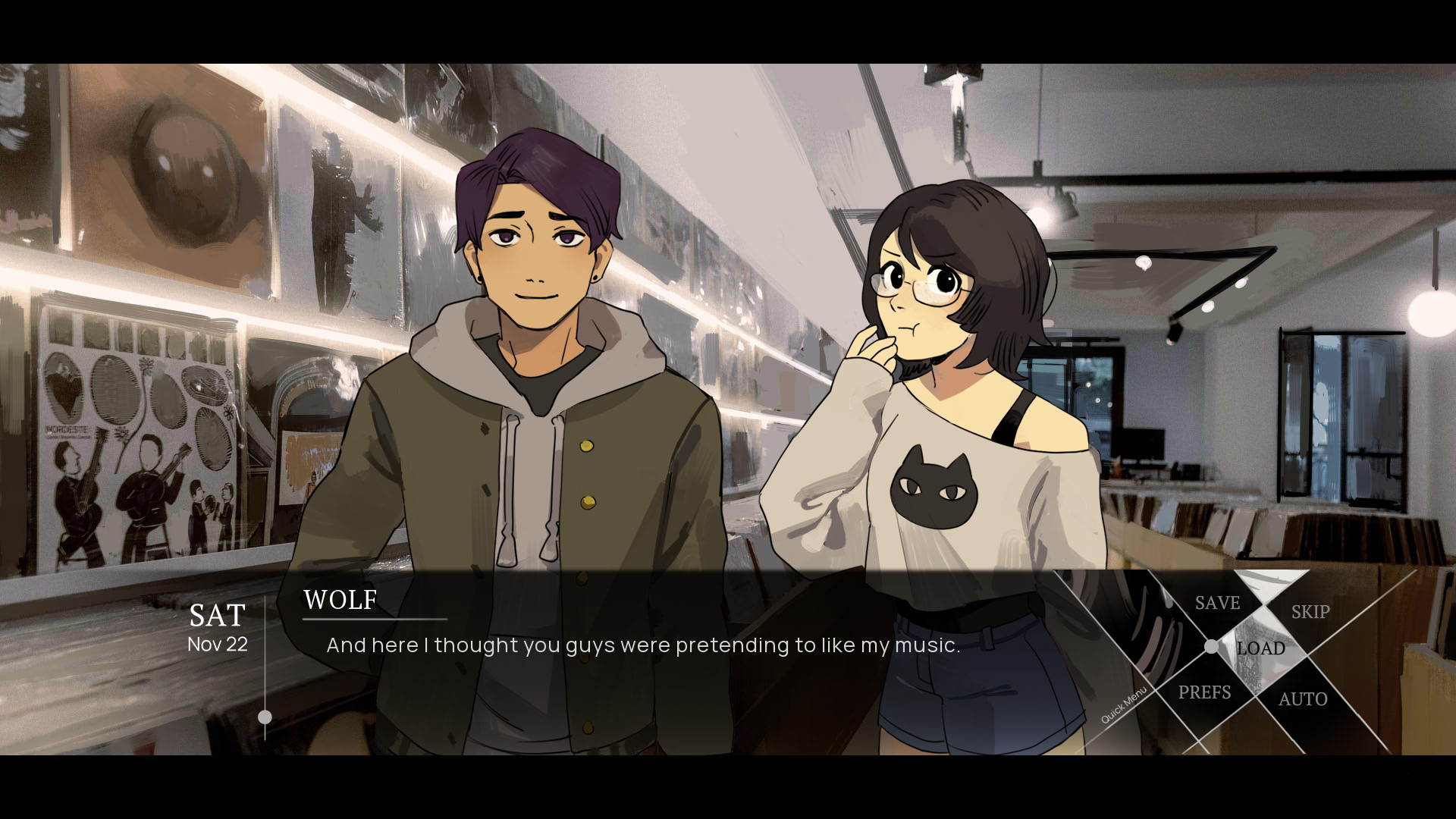Enable AUTO text advance

(1303, 699)
